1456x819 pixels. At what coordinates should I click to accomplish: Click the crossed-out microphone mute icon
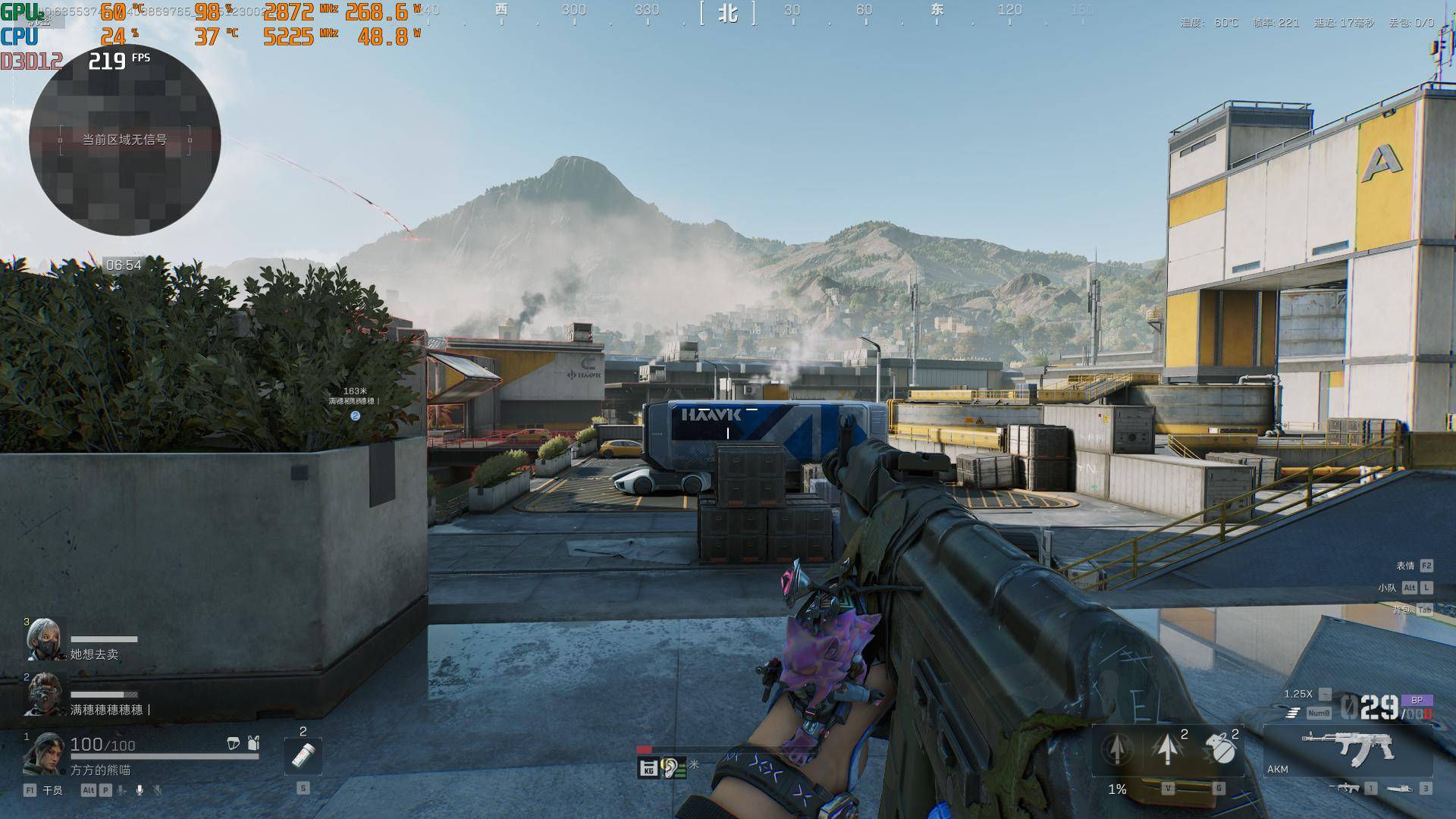[x=158, y=790]
